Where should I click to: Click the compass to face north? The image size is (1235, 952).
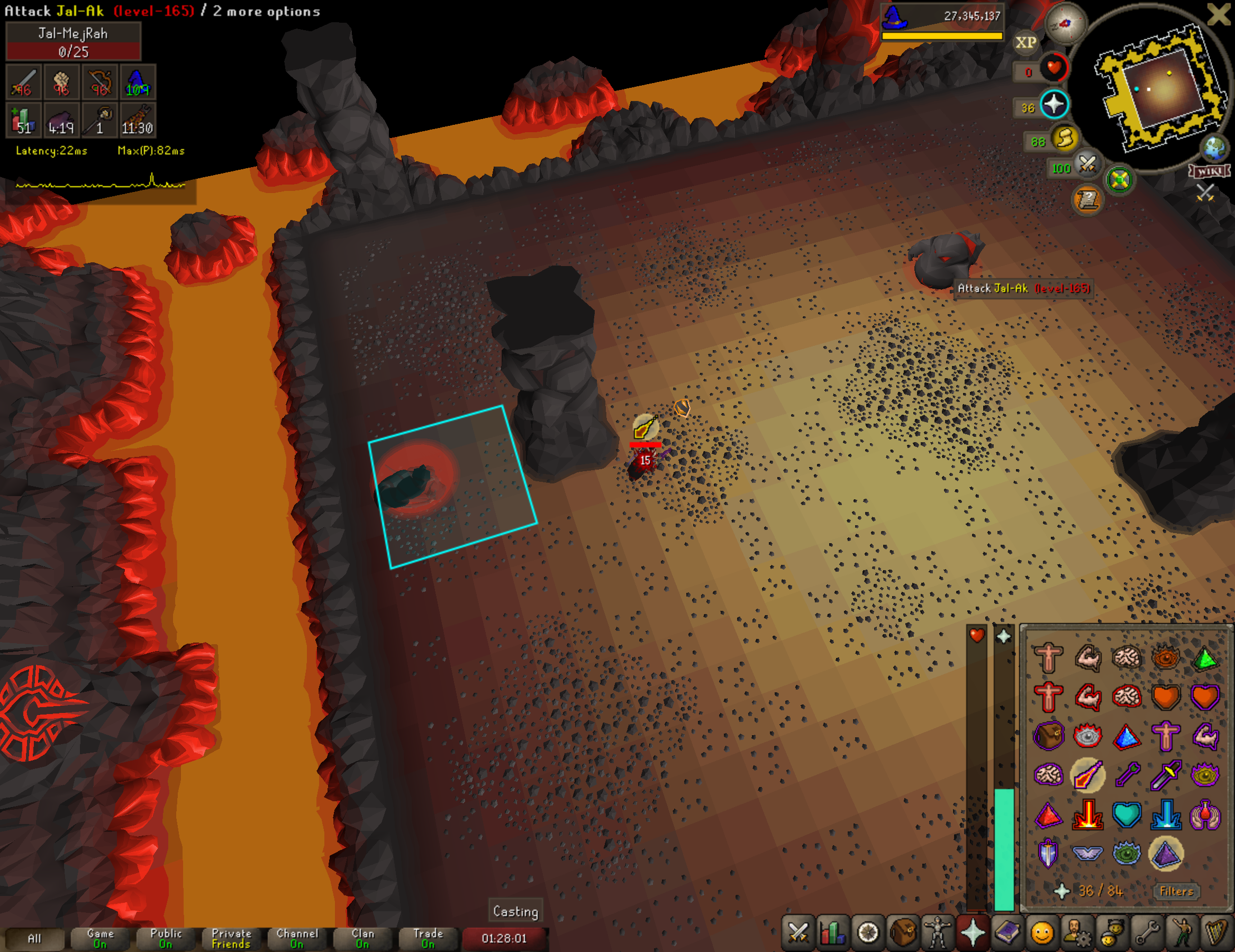point(1065,23)
